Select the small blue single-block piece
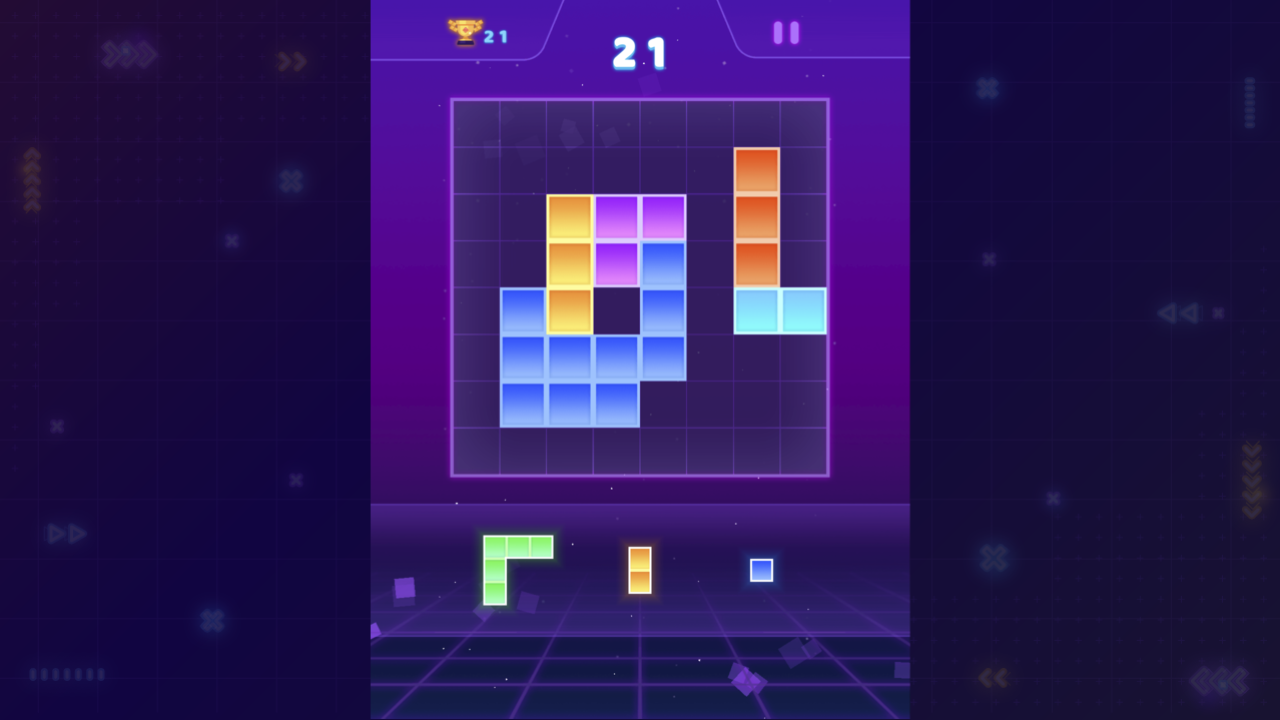This screenshot has width=1280, height=720. (x=760, y=570)
